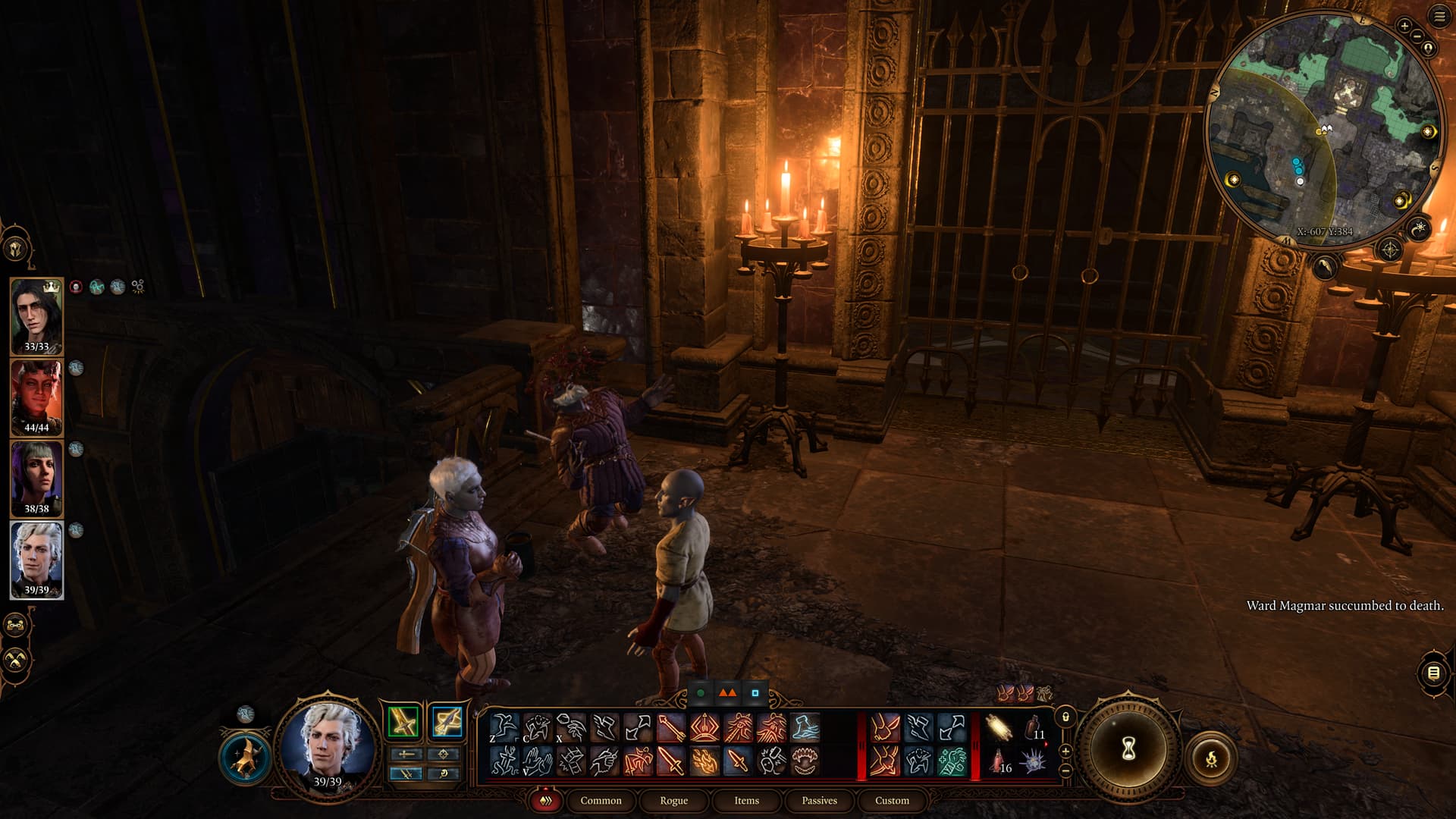The height and width of the screenshot is (819, 1456).
Task: Switch to the Common hotbar tab
Action: point(601,801)
